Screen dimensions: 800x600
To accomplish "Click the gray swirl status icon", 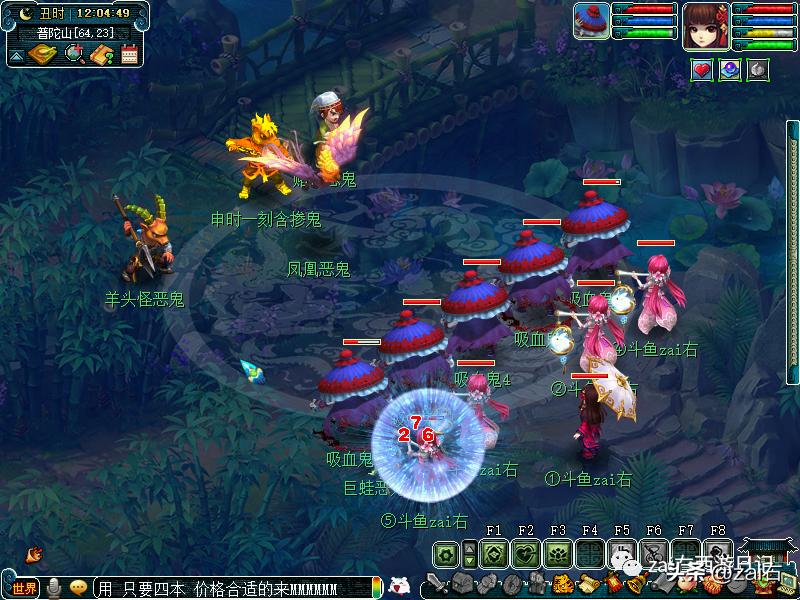I will [x=759, y=70].
